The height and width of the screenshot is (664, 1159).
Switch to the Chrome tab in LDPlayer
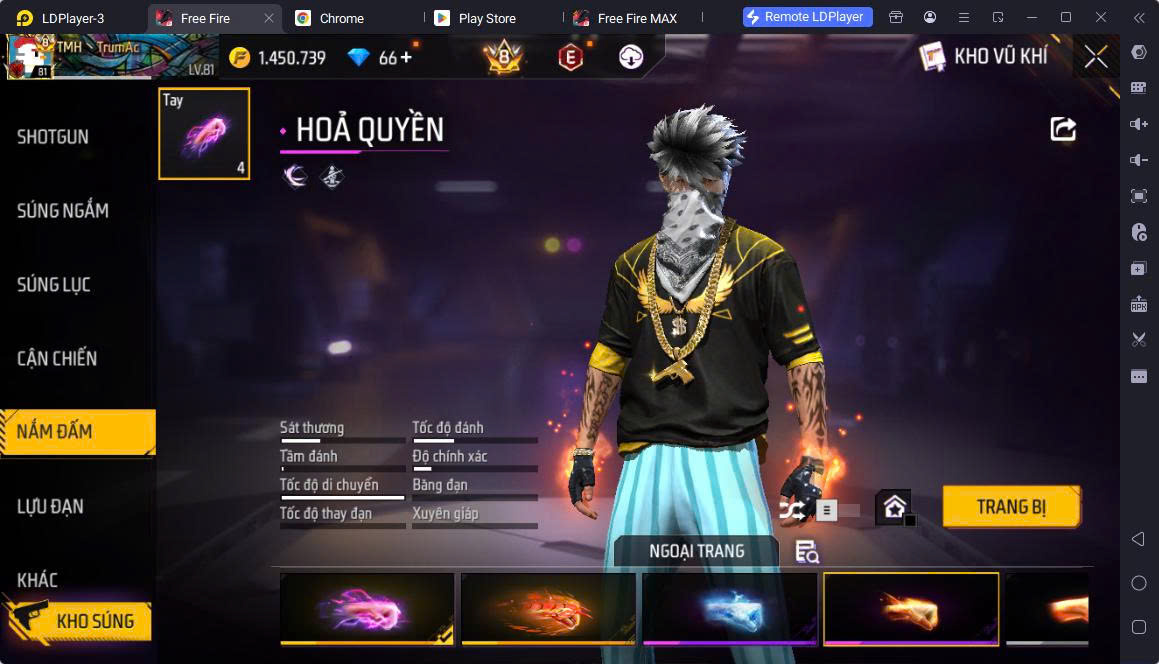tap(342, 18)
